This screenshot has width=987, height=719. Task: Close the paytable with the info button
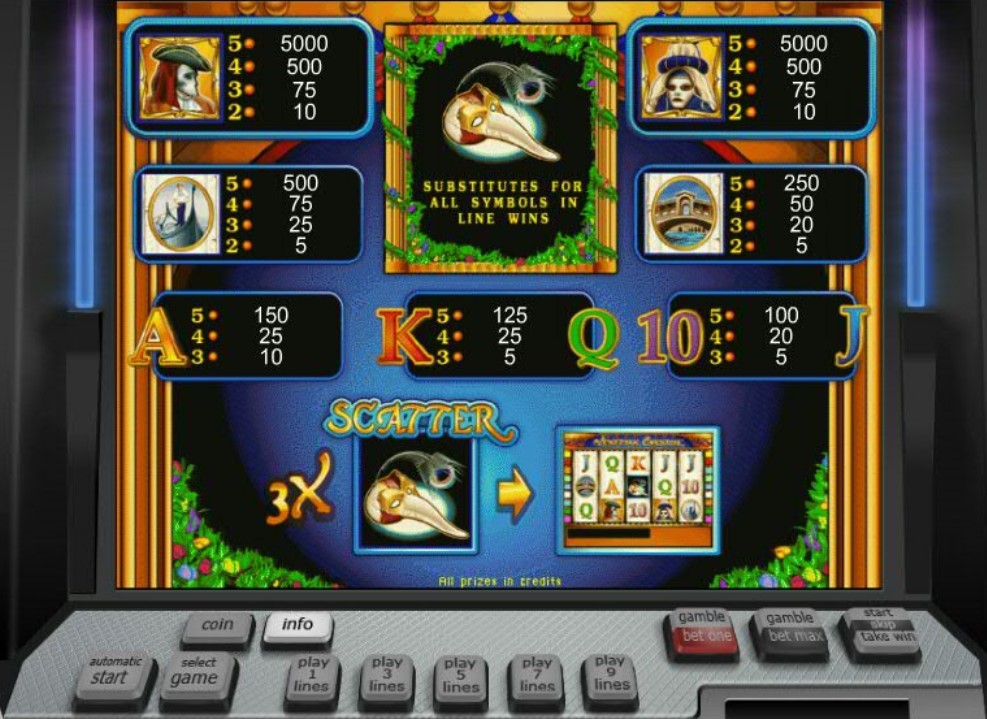point(297,625)
